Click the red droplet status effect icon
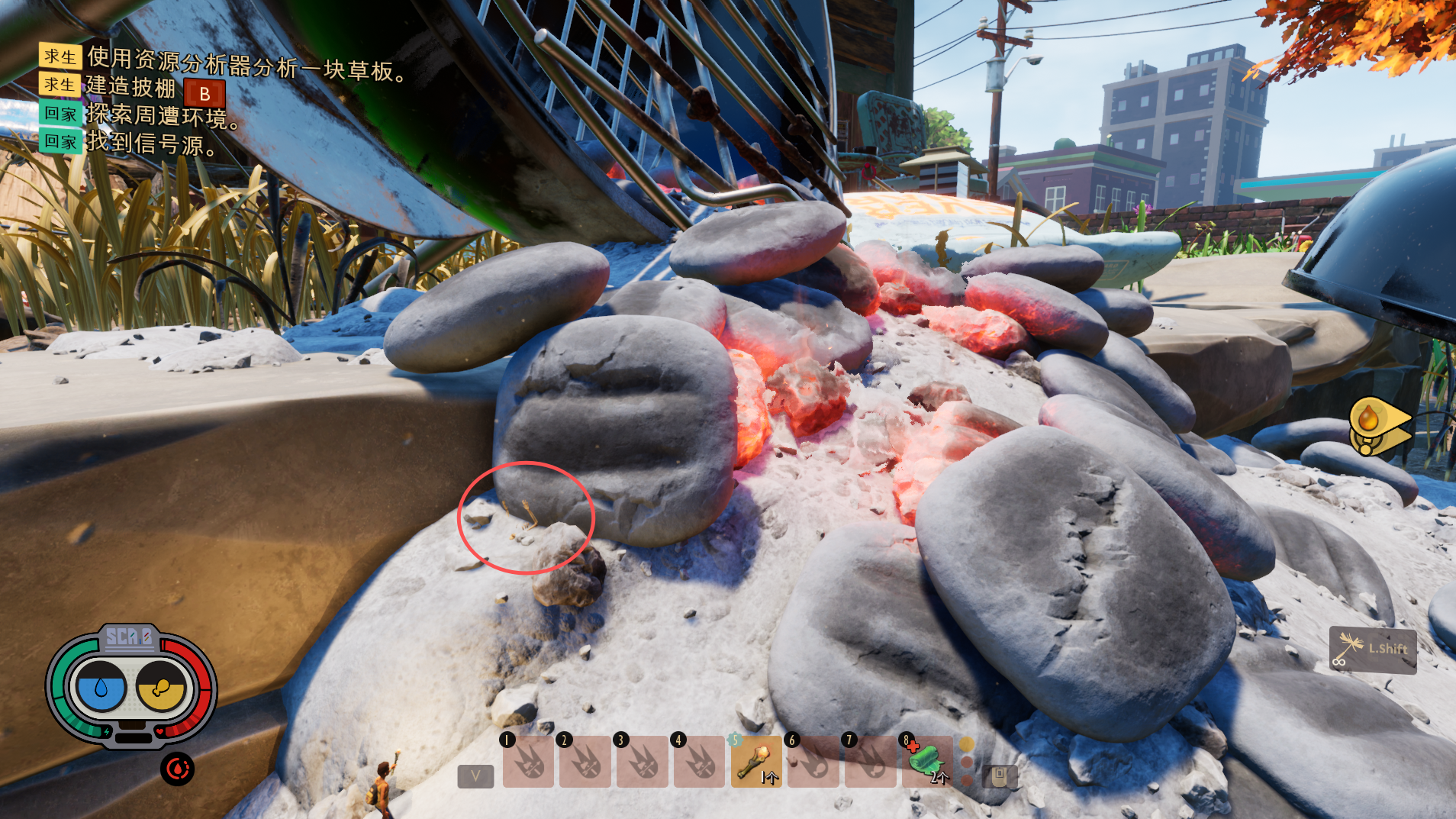Image resolution: width=1456 pixels, height=819 pixels. tap(177, 769)
